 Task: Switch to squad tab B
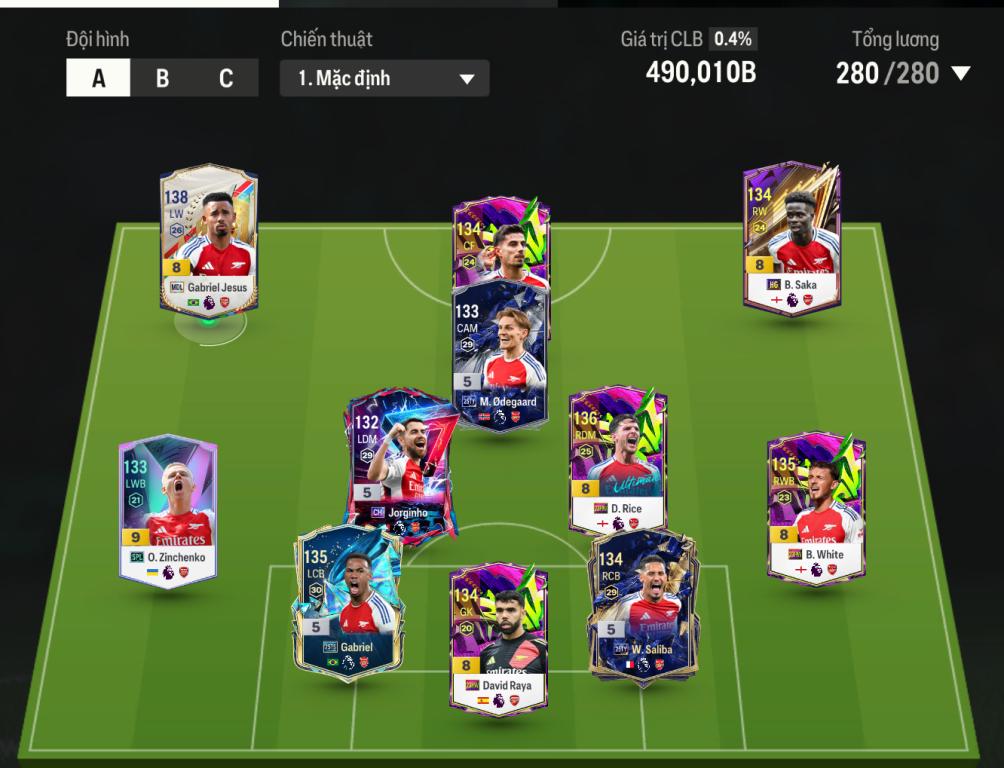pos(162,78)
